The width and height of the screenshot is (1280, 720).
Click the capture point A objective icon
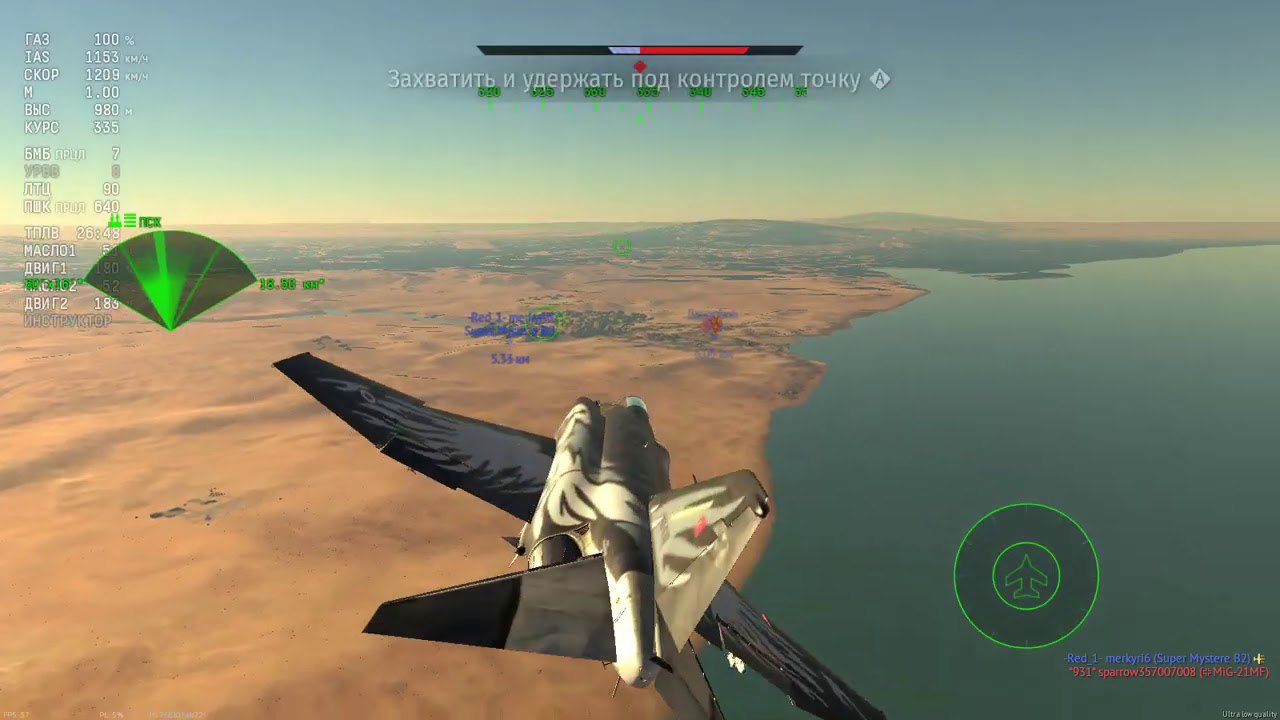879,80
